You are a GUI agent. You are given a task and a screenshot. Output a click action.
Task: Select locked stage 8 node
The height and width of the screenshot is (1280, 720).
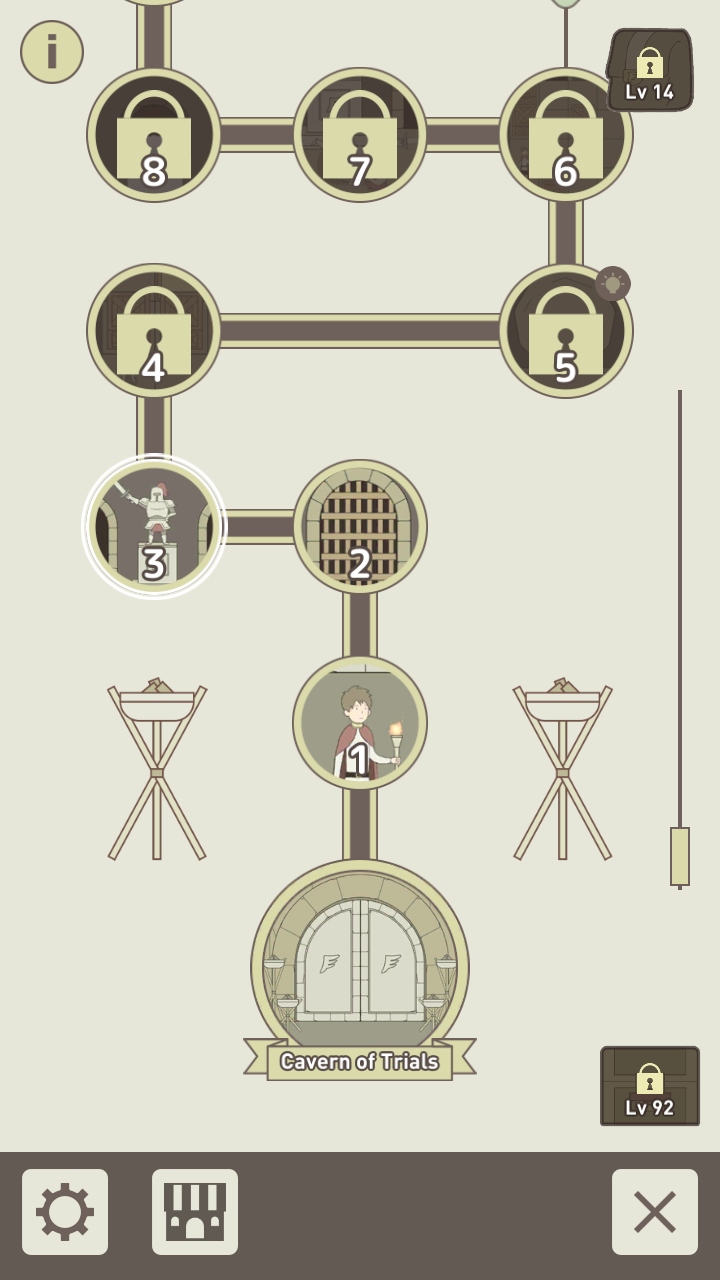(x=154, y=135)
